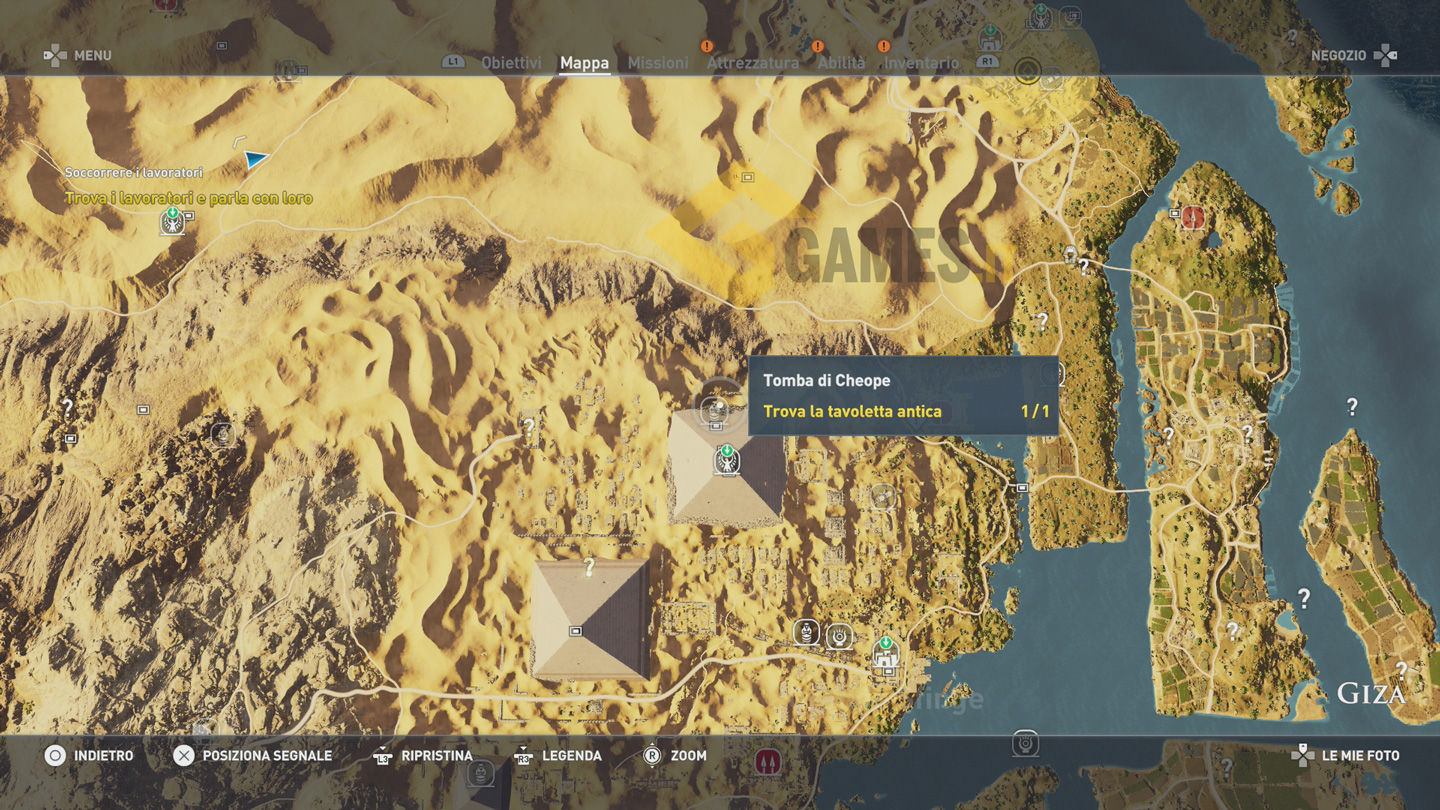The width and height of the screenshot is (1440, 810).
Task: Open the Missioni tab
Action: [x=657, y=63]
